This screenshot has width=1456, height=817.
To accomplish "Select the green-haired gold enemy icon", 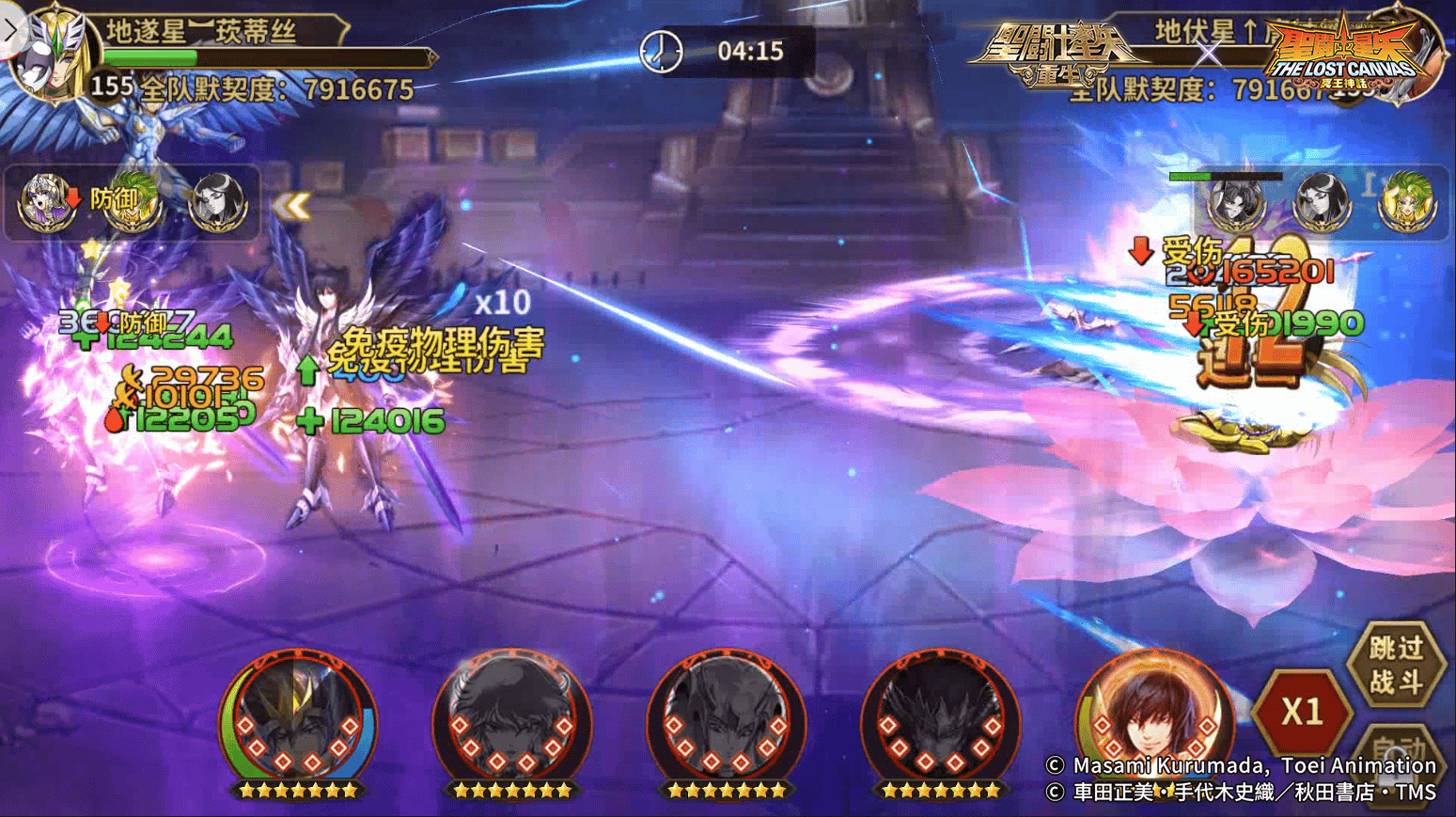I will click(1407, 201).
